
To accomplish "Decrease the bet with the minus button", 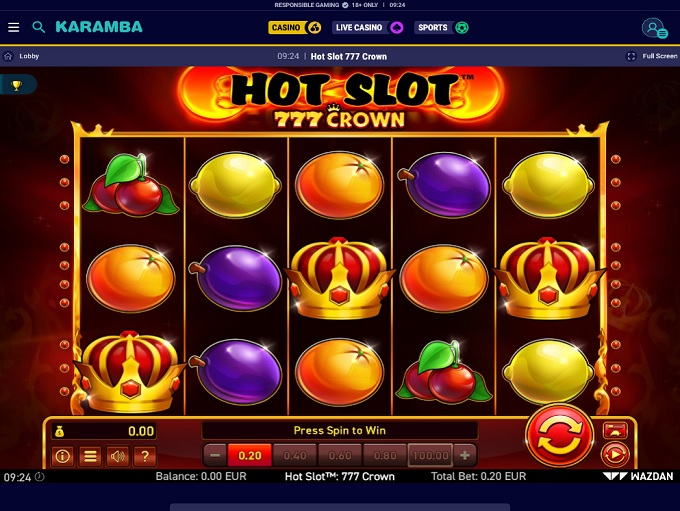I will (x=215, y=456).
